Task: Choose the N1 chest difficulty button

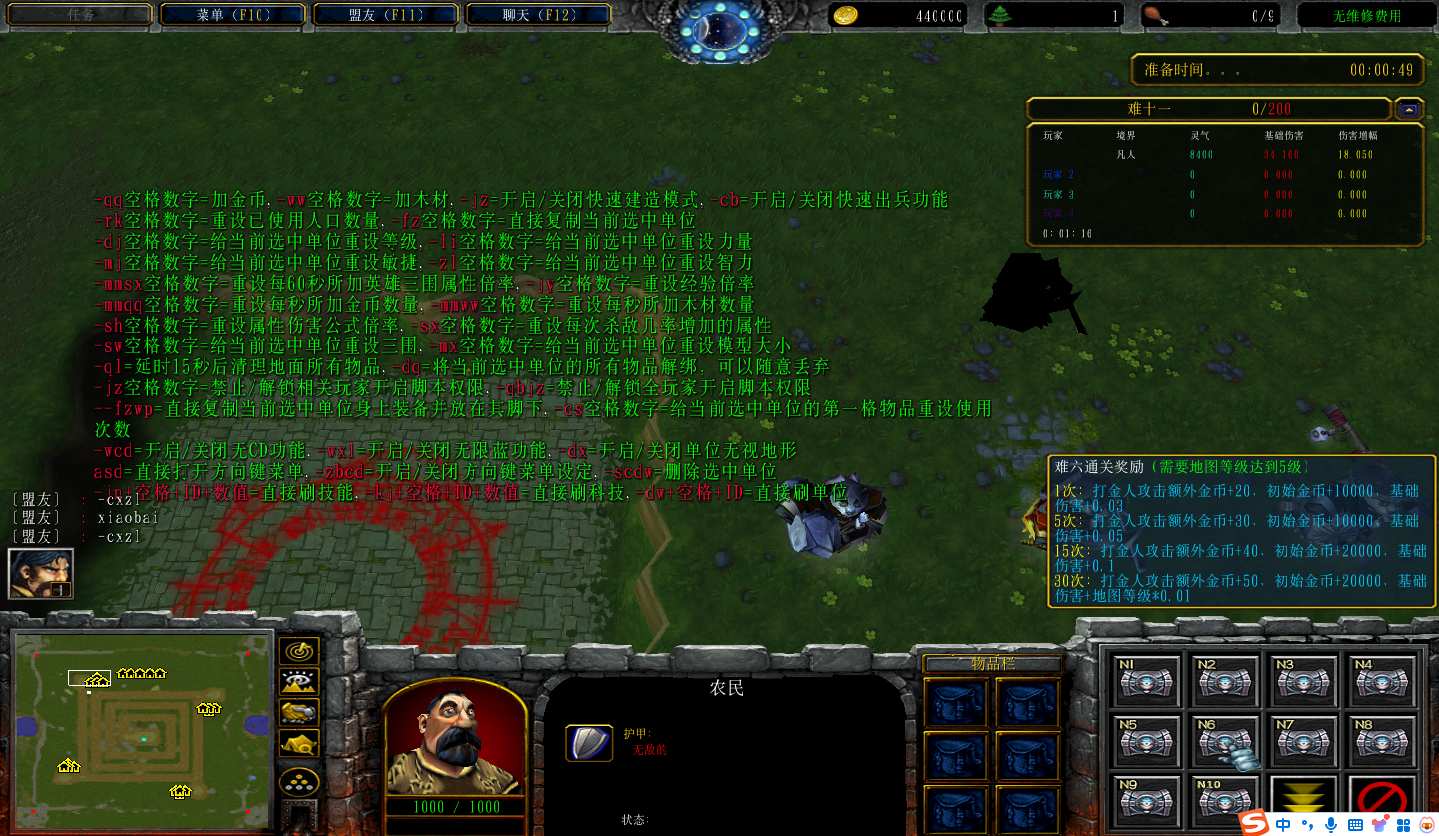Action: pyautogui.click(x=1140, y=682)
